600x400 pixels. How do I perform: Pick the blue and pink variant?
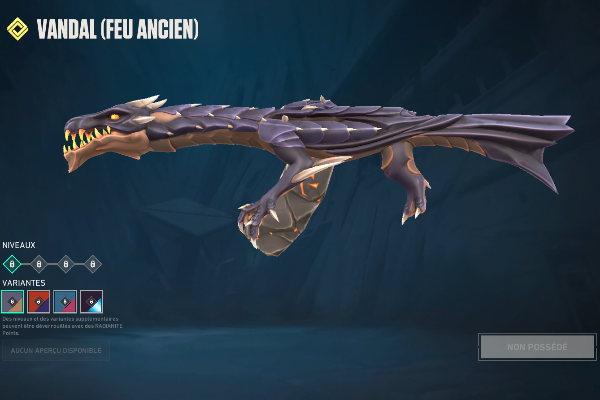(x=65, y=301)
